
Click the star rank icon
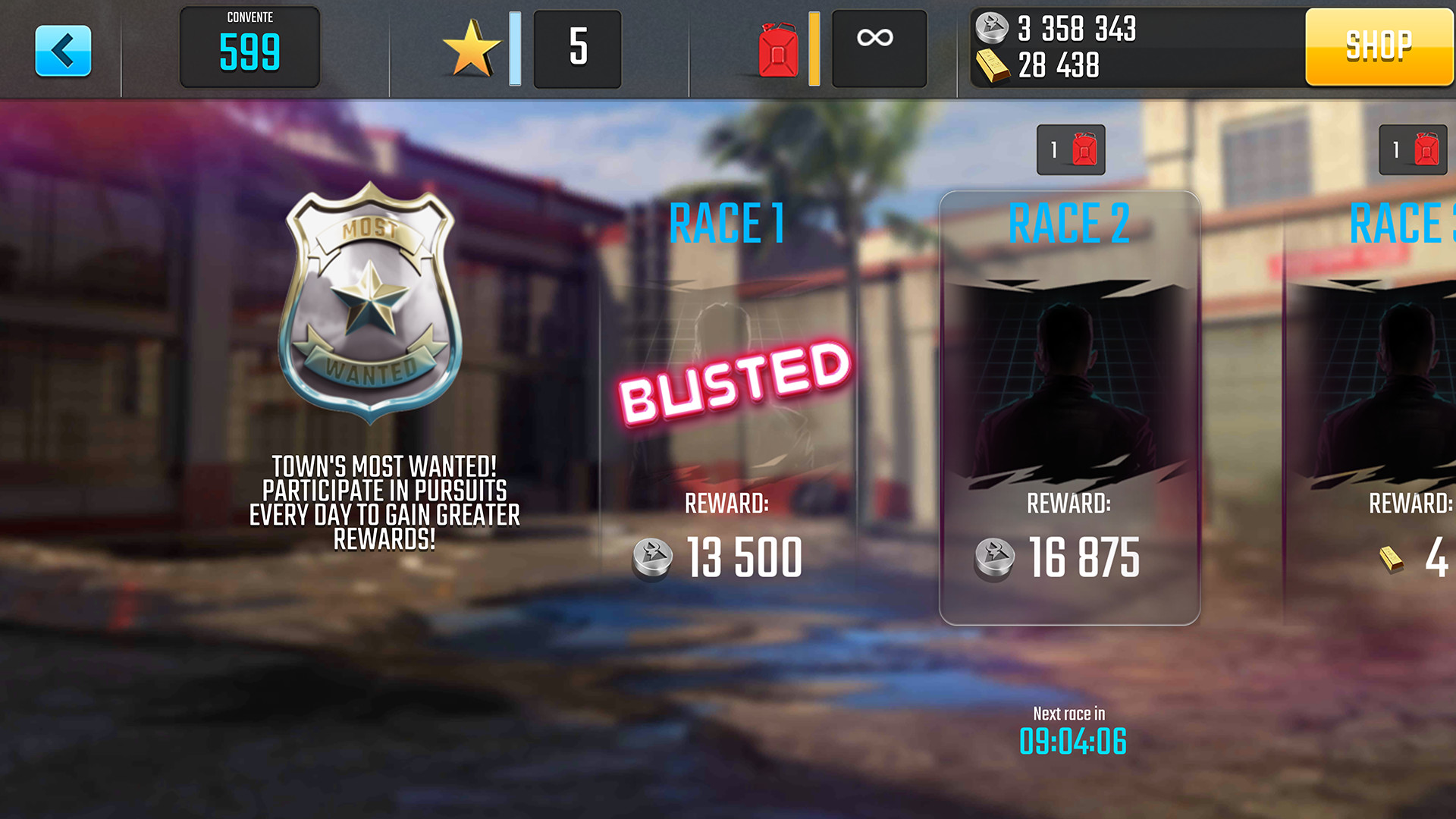472,47
